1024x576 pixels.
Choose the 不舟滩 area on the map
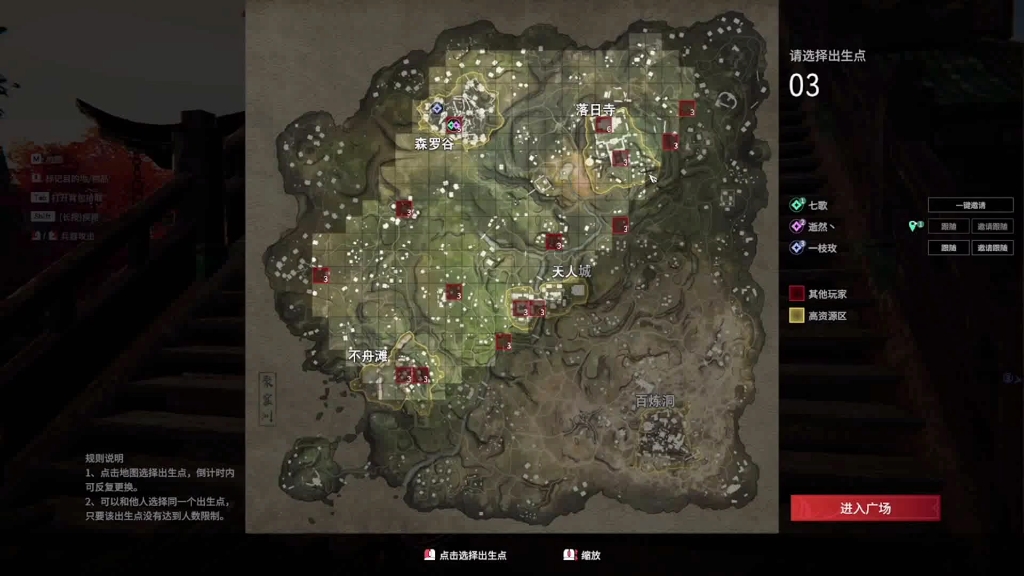pyautogui.click(x=368, y=355)
